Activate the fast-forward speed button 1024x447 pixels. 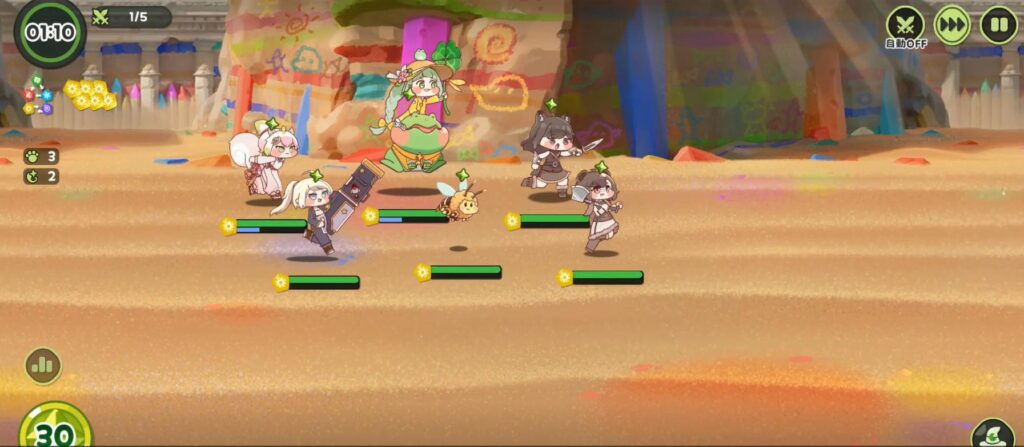pos(952,24)
